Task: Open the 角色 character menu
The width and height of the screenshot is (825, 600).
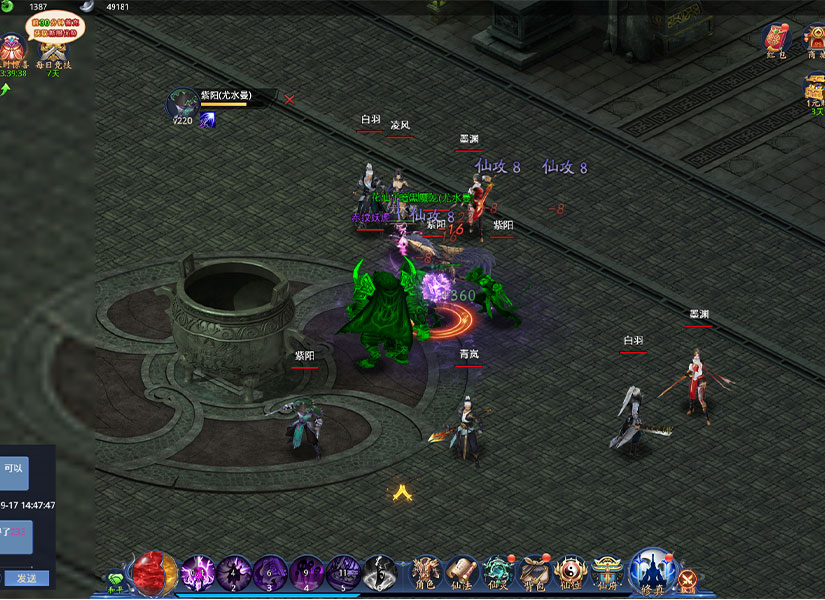Action: coord(427,573)
